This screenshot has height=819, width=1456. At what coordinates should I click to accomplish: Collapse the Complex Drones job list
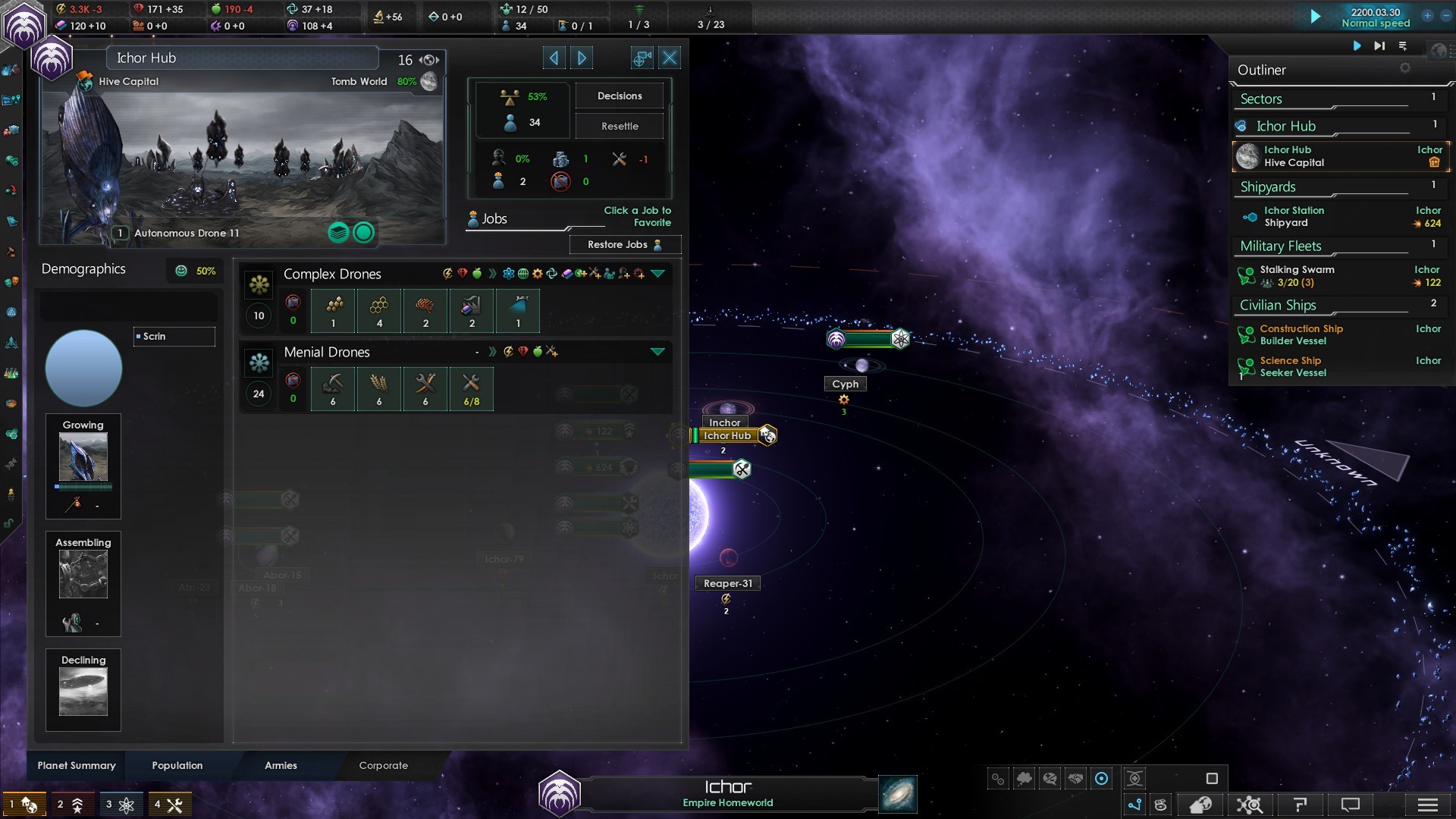click(657, 274)
